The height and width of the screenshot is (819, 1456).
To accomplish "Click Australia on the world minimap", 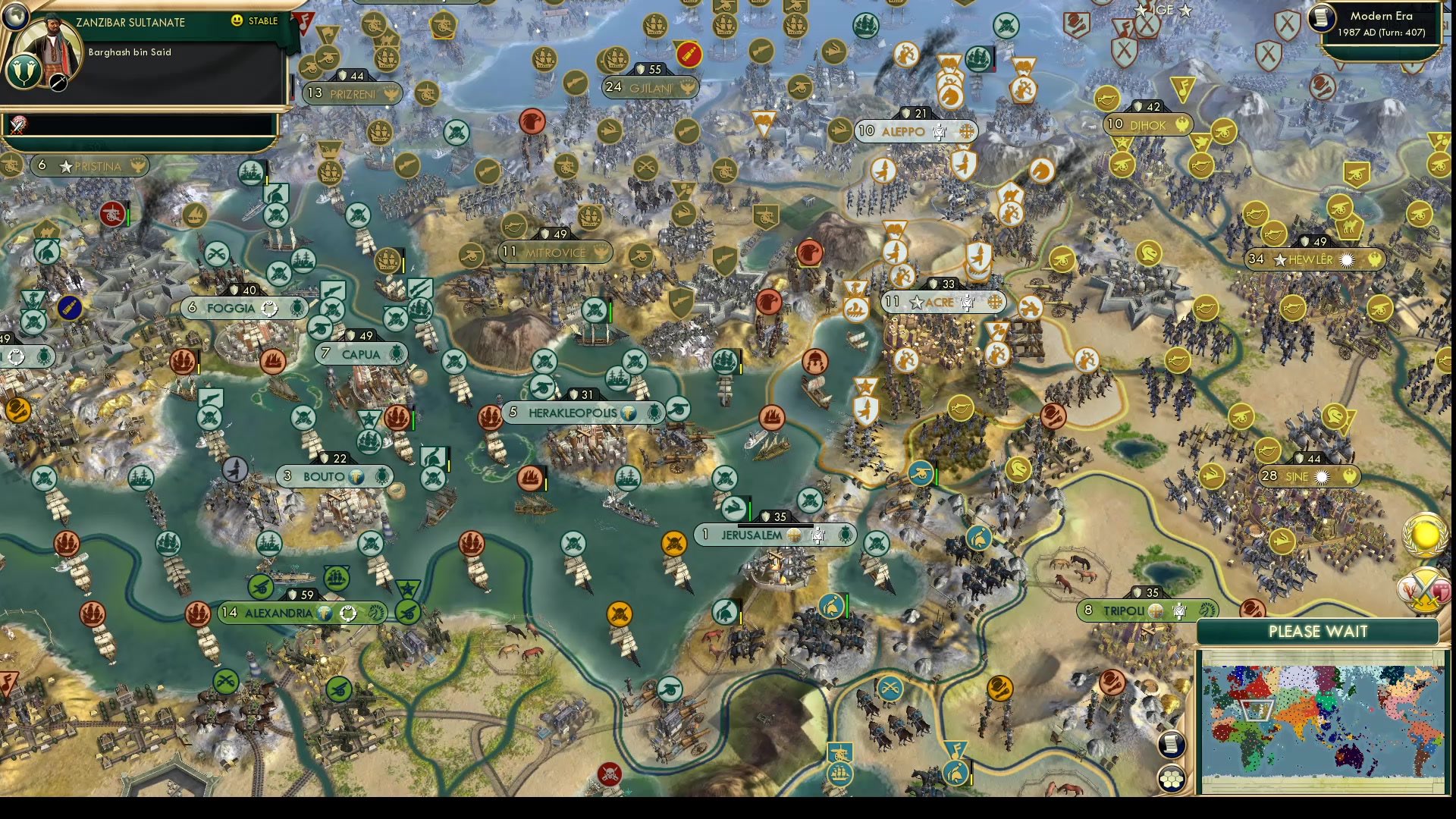I will 1349,757.
